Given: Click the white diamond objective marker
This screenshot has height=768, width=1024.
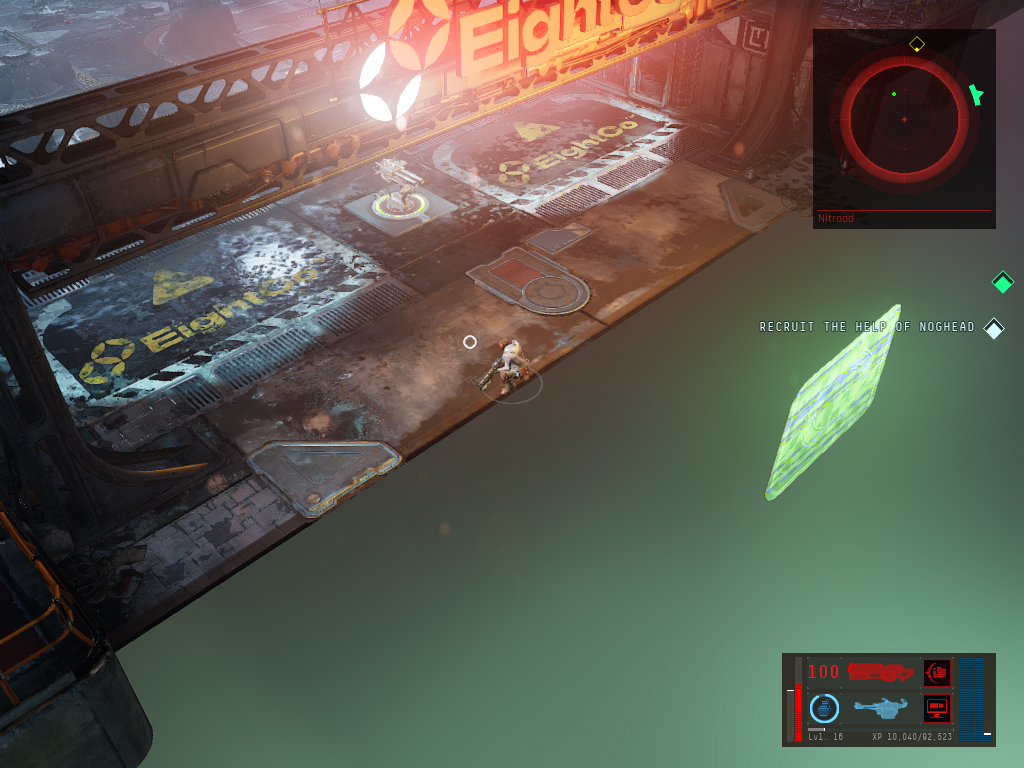Looking at the screenshot, I should 993,328.
